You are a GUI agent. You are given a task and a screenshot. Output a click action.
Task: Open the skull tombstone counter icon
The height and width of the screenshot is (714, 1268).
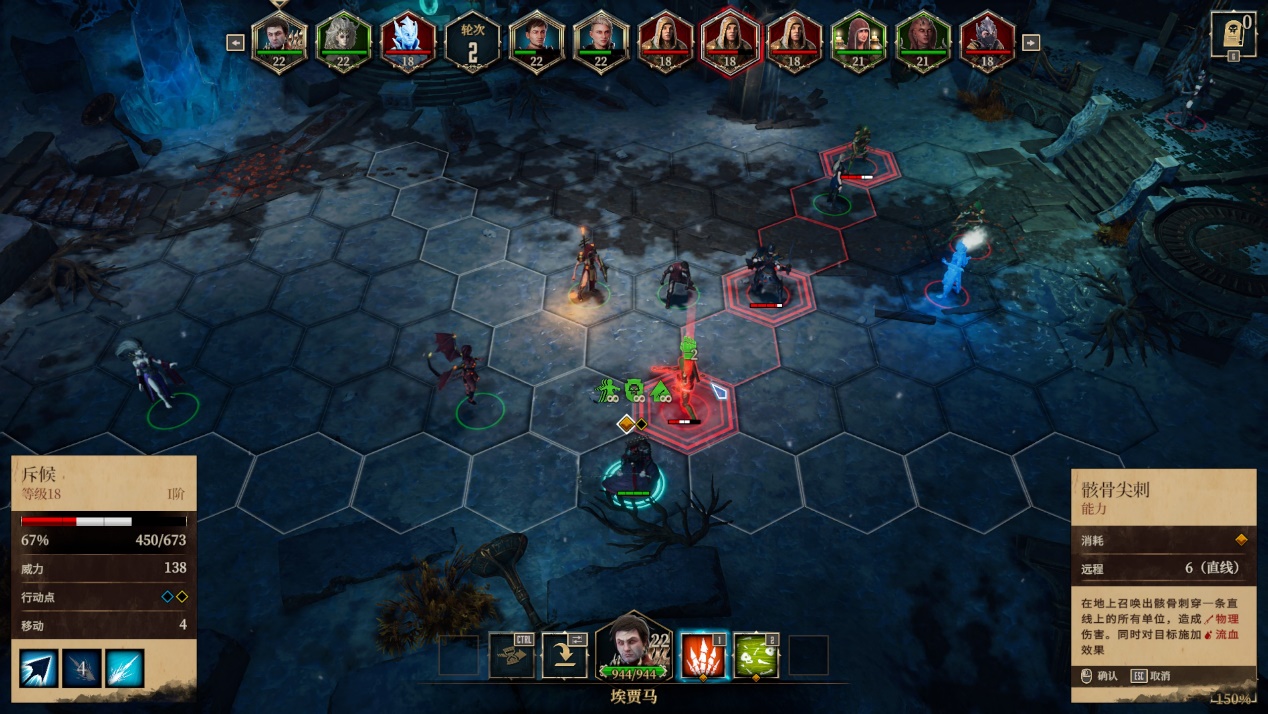tap(1233, 36)
